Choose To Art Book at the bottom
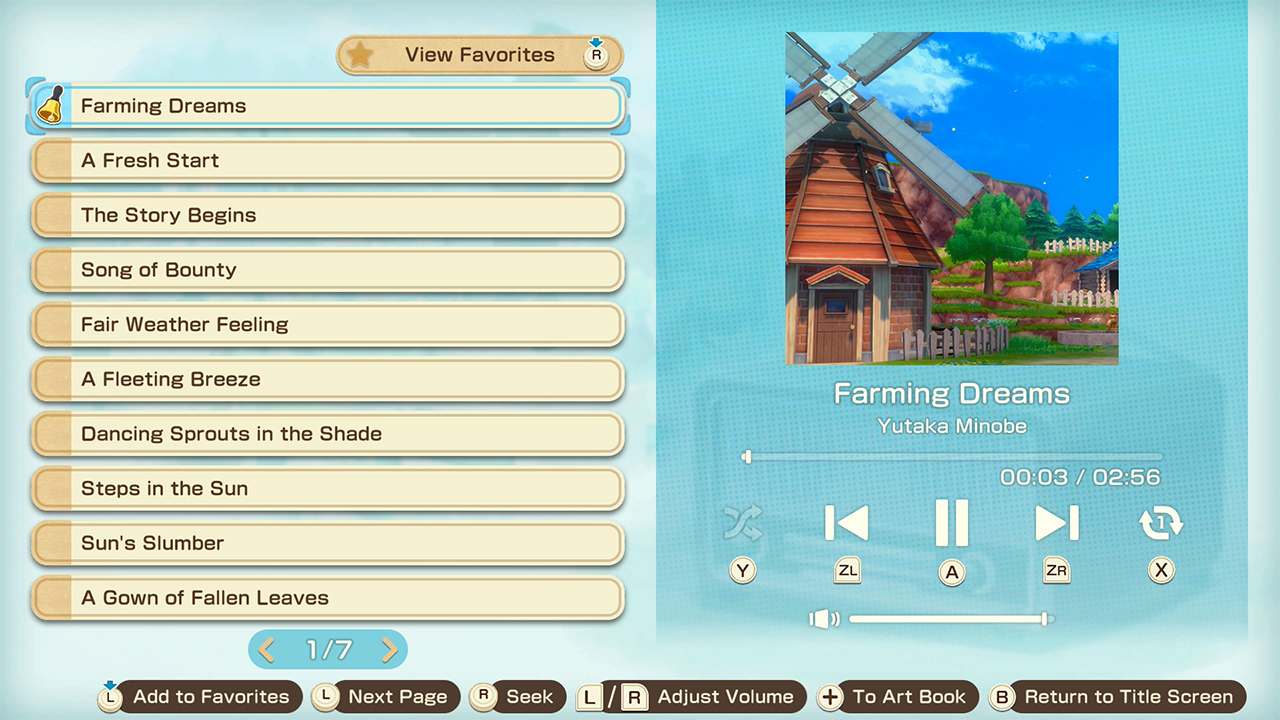This screenshot has width=1280, height=720. (x=908, y=697)
